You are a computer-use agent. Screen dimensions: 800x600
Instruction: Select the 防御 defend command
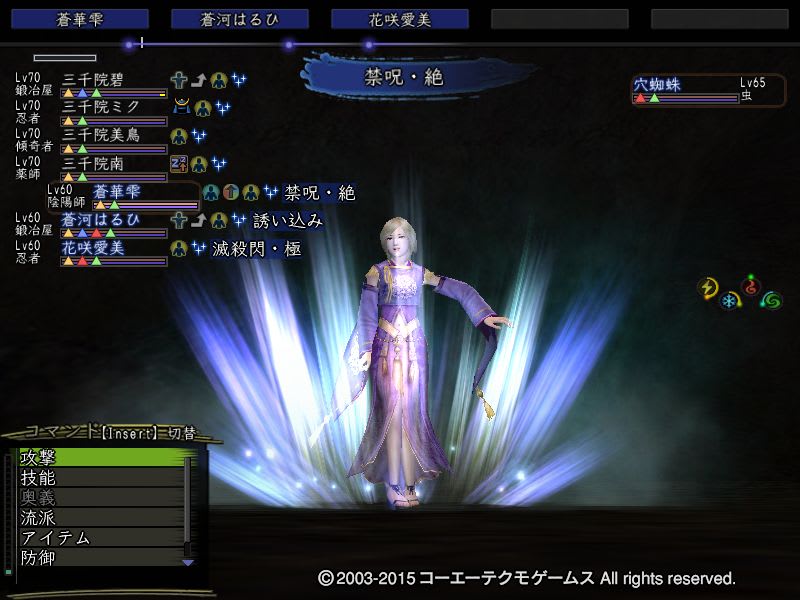pos(100,558)
